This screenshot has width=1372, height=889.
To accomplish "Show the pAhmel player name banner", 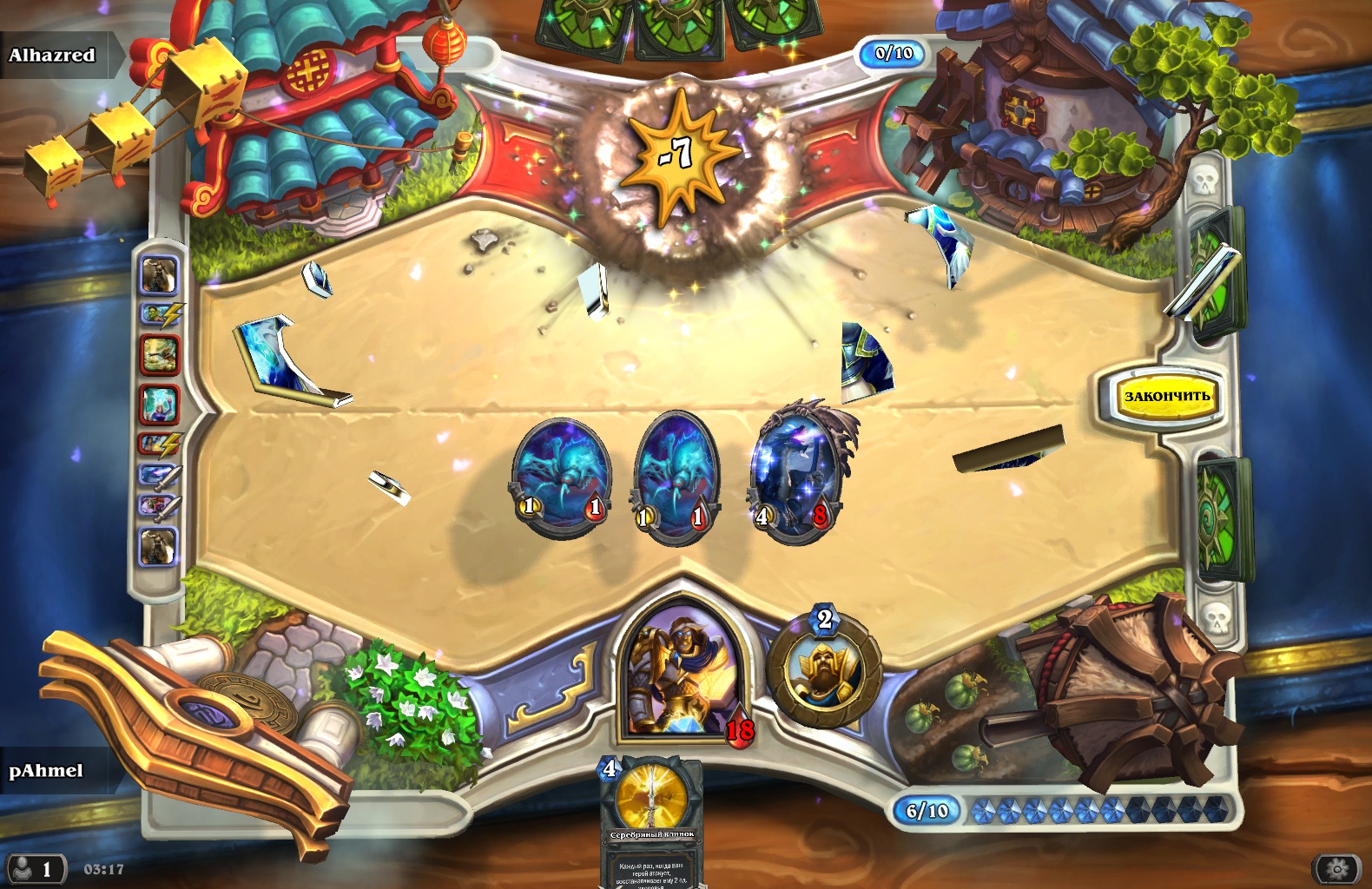I will [48, 771].
